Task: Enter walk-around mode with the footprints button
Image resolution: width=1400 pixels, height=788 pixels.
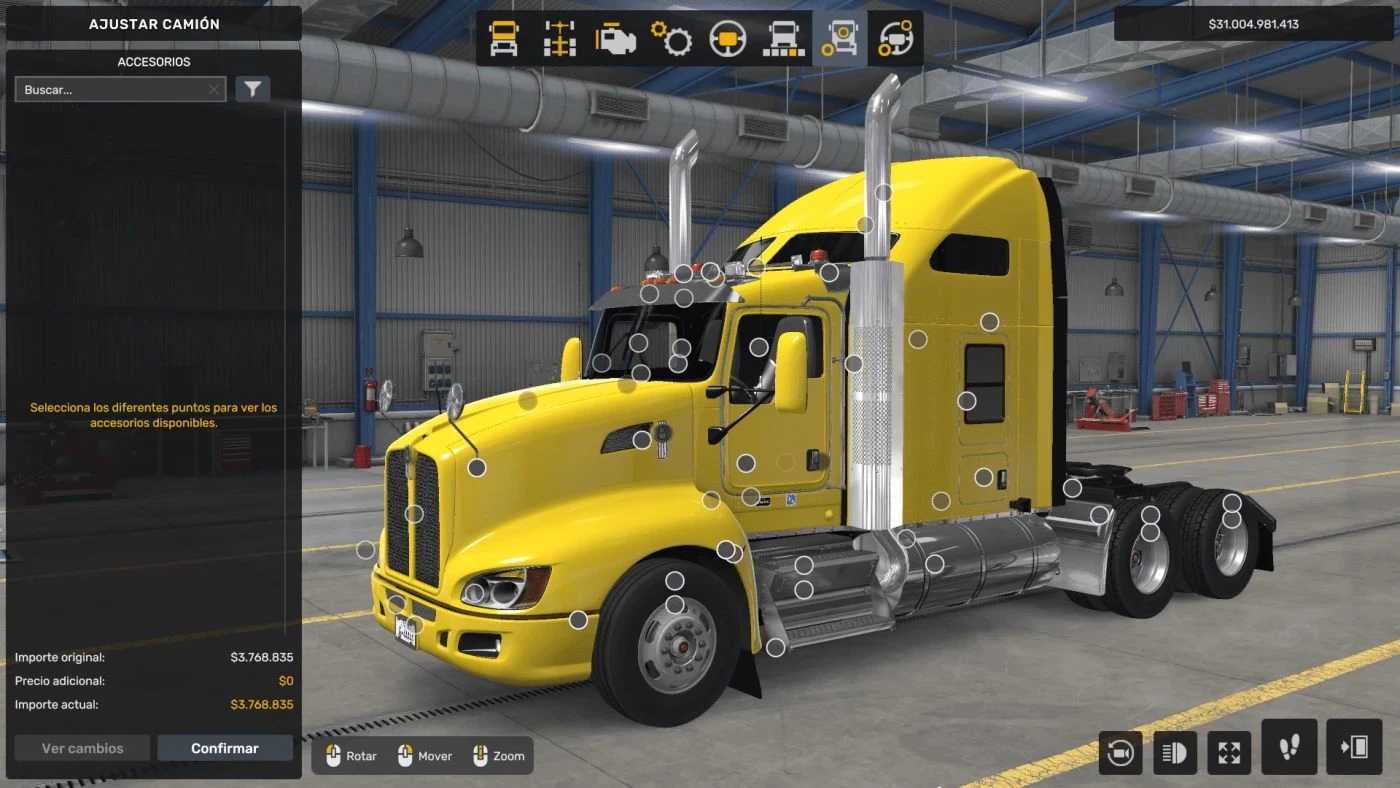Action: coord(1289,747)
